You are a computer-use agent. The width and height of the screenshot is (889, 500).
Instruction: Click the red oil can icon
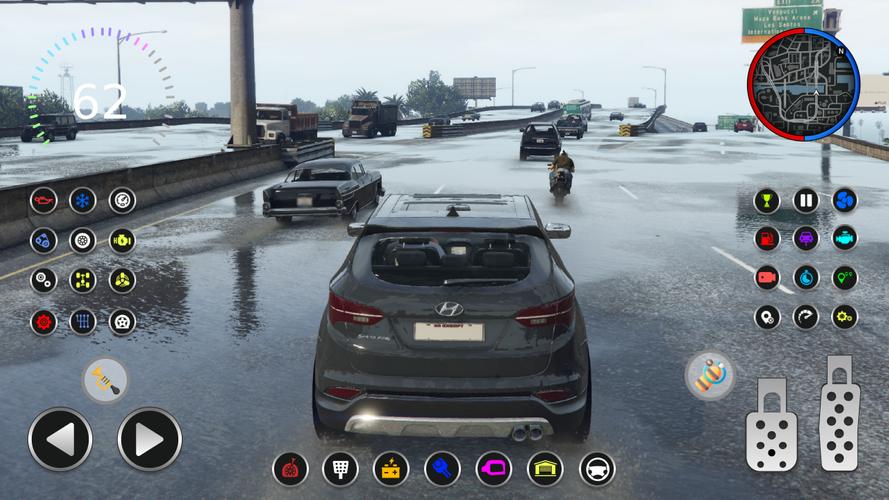tap(43, 200)
